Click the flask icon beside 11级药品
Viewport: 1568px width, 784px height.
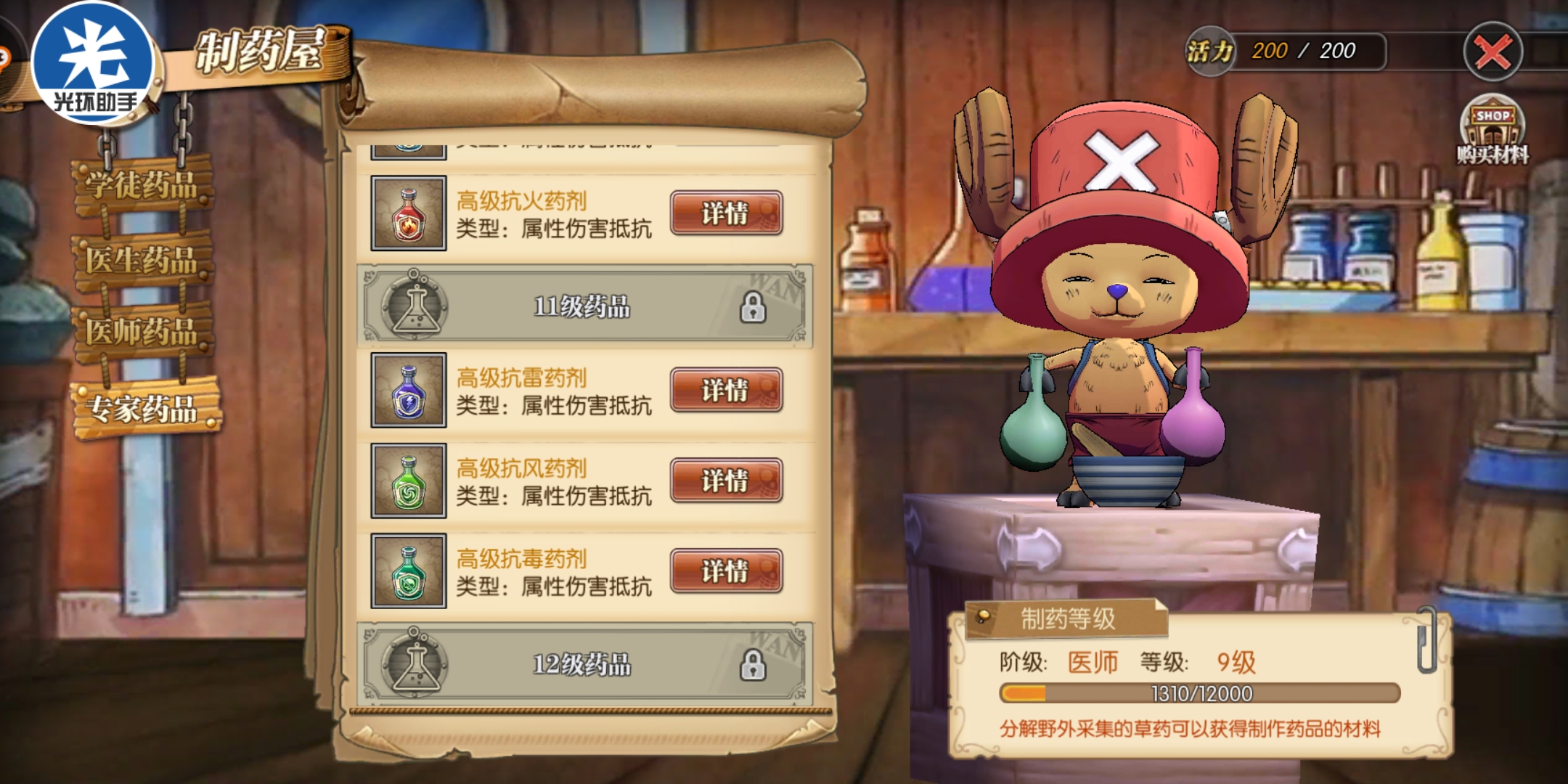click(414, 308)
